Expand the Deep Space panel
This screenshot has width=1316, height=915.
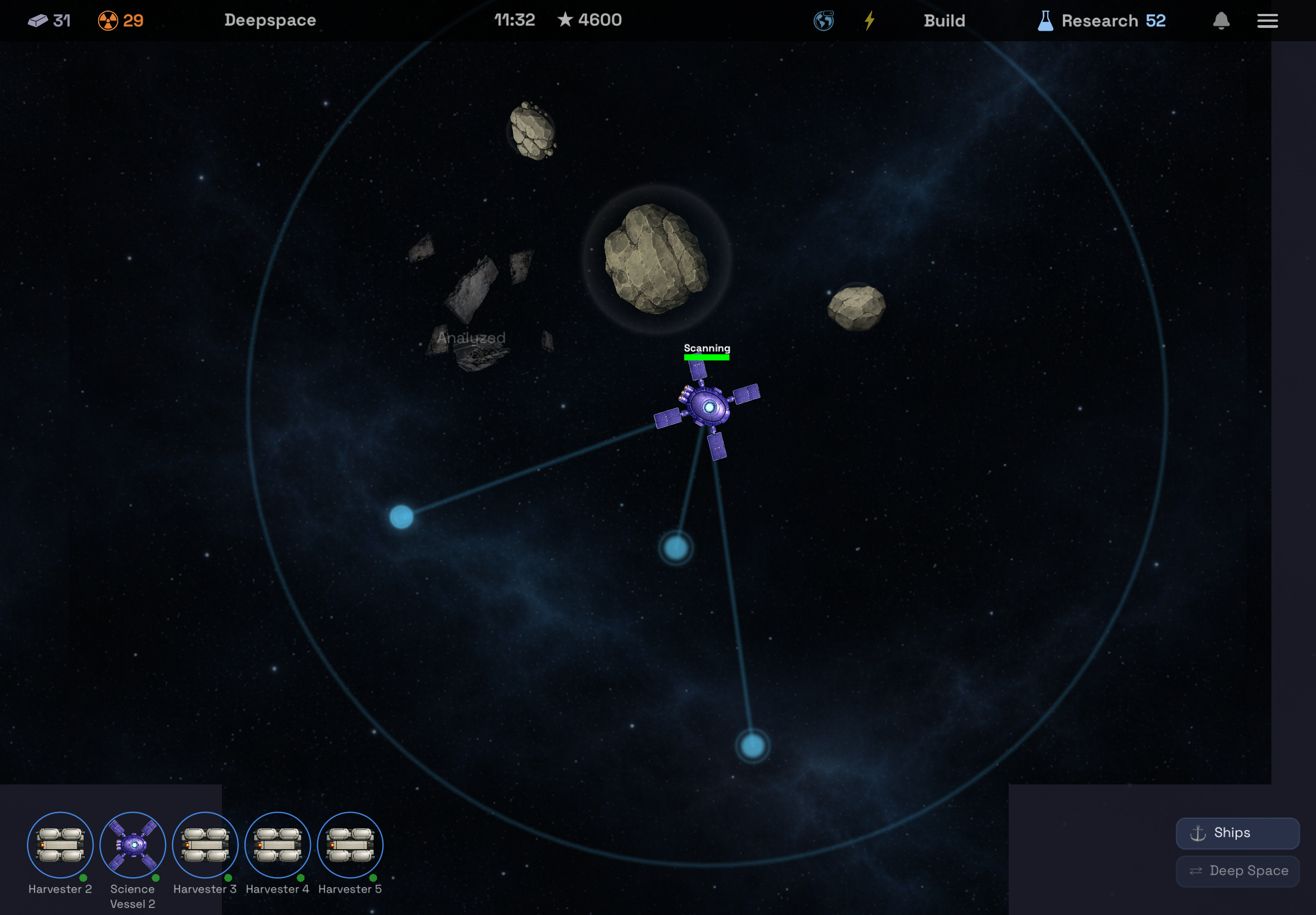click(1237, 870)
